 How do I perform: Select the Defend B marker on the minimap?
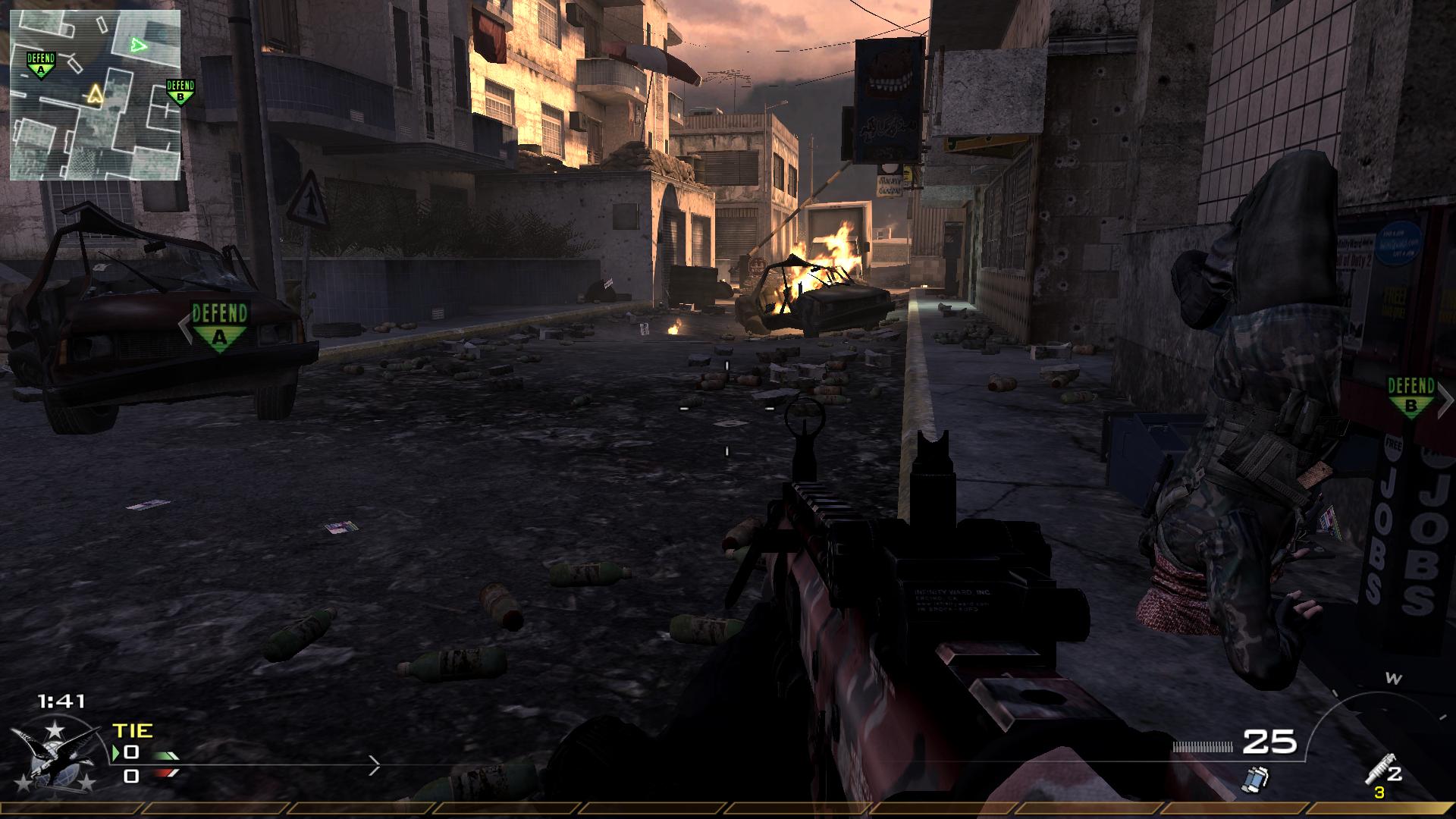[x=180, y=92]
